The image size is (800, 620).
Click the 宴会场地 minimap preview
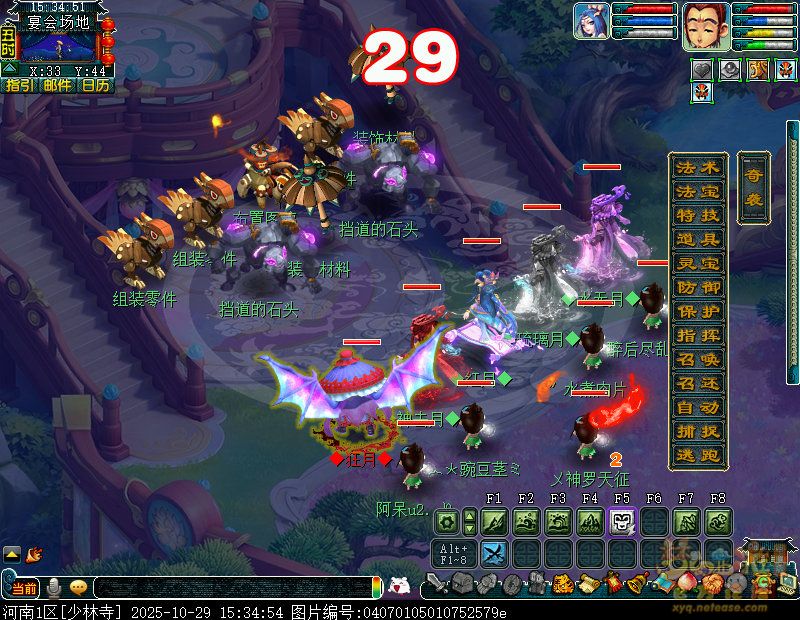(x=58, y=47)
